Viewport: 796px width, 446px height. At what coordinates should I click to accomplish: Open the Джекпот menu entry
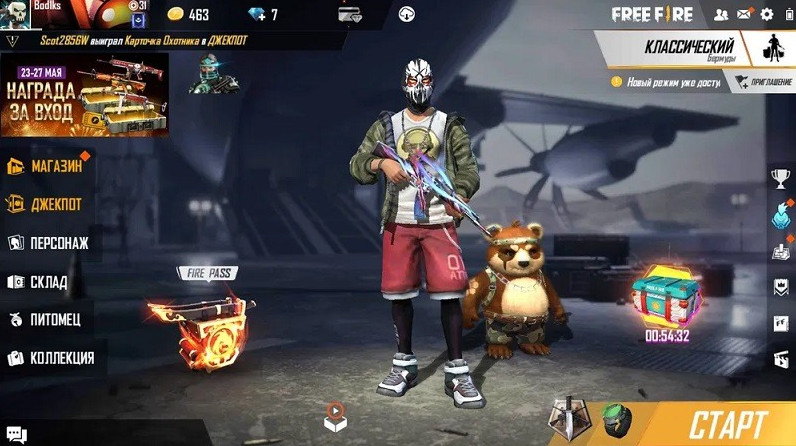(48, 204)
